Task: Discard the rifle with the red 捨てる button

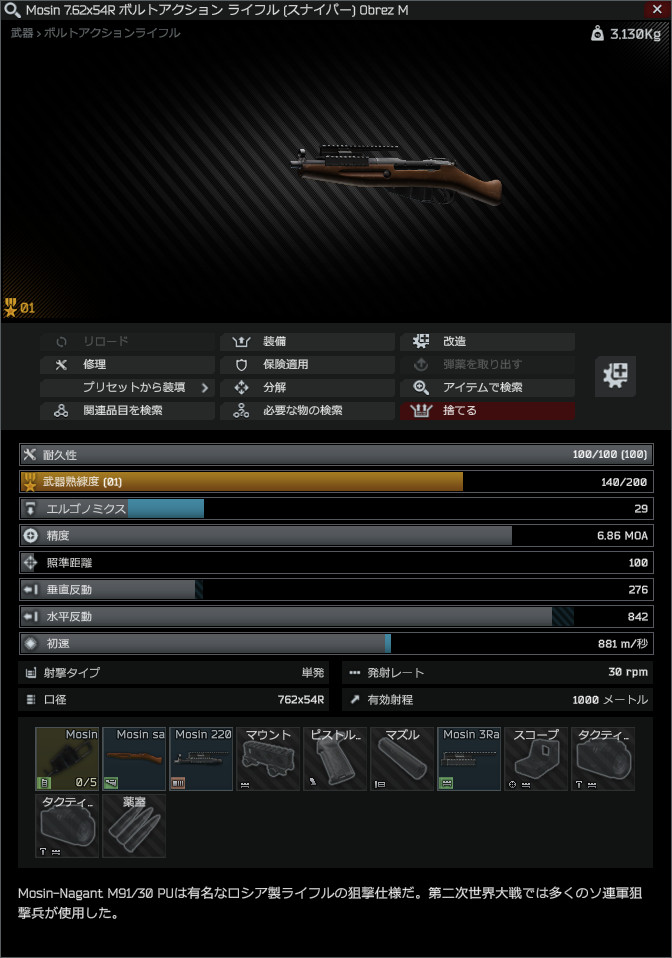Action: [x=487, y=411]
